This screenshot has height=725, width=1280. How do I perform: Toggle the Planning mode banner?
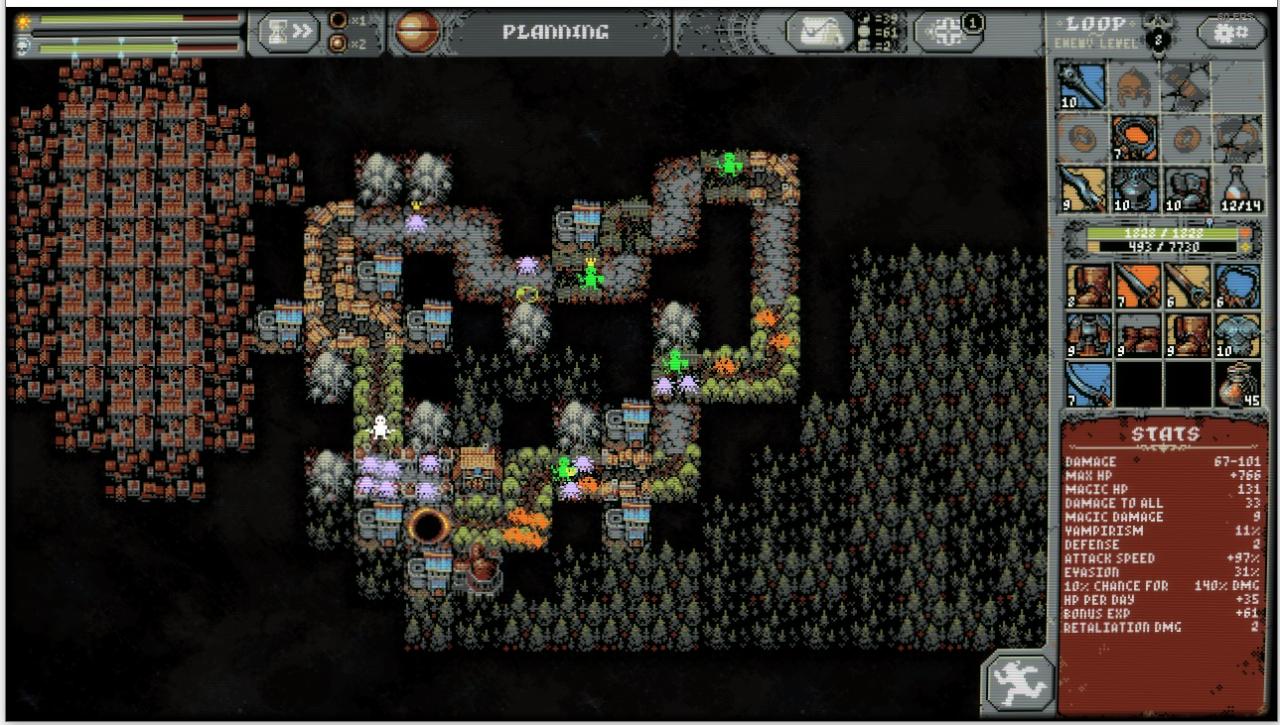click(555, 32)
